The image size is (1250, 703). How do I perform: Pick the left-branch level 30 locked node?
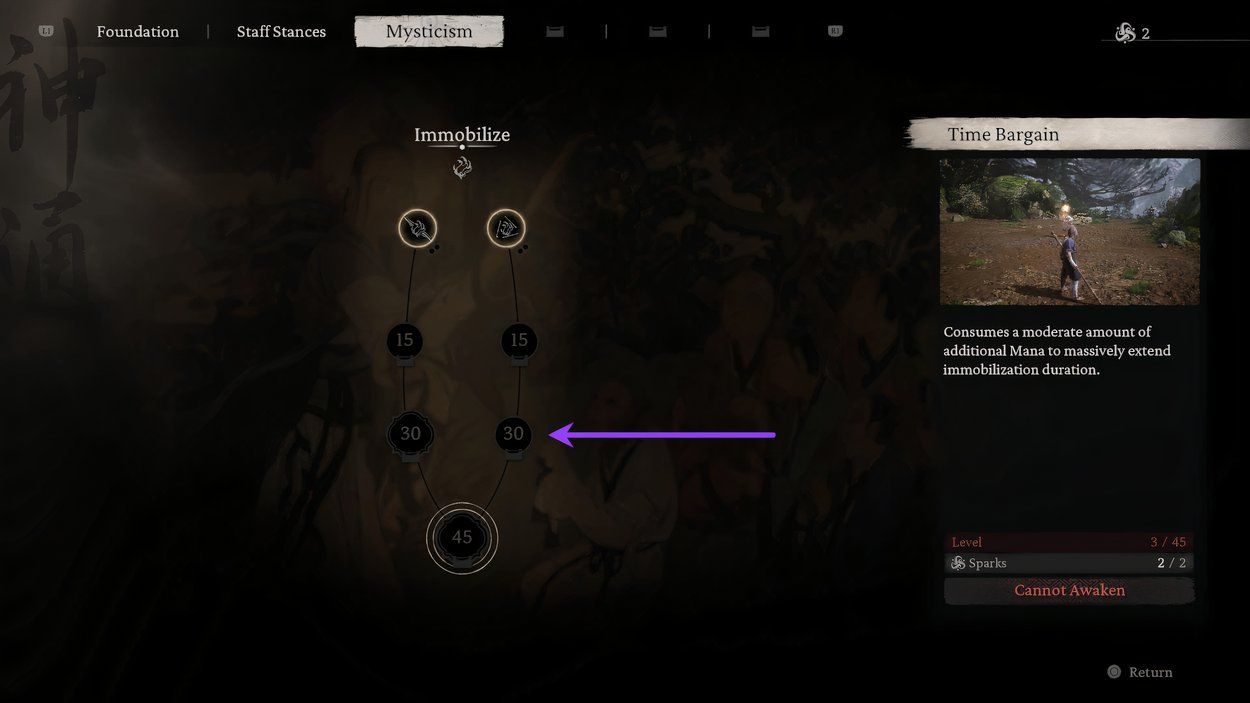coord(410,434)
